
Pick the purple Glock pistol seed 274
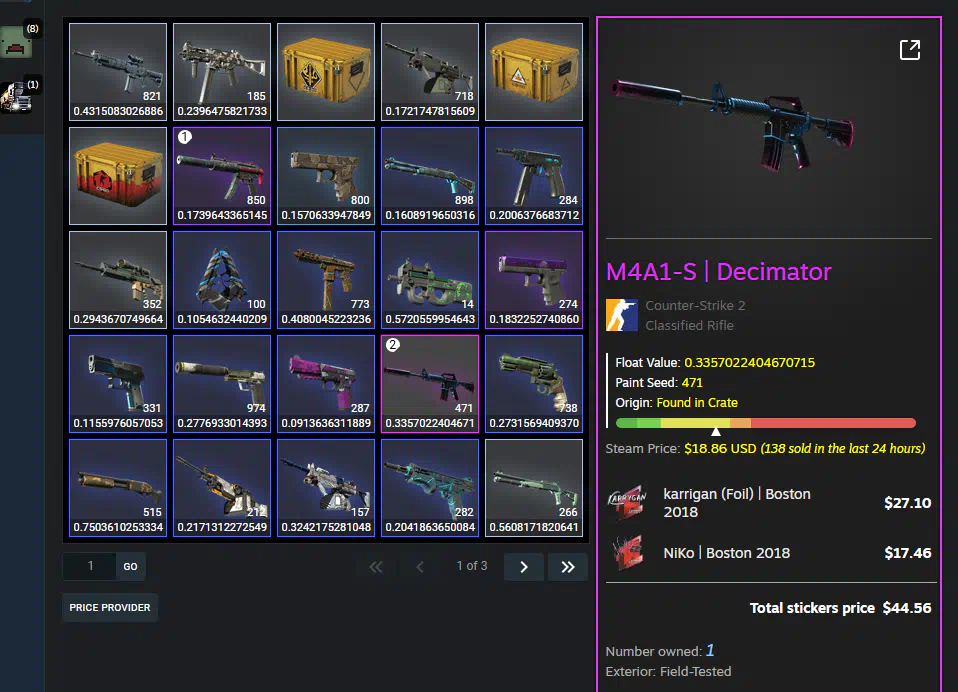534,279
